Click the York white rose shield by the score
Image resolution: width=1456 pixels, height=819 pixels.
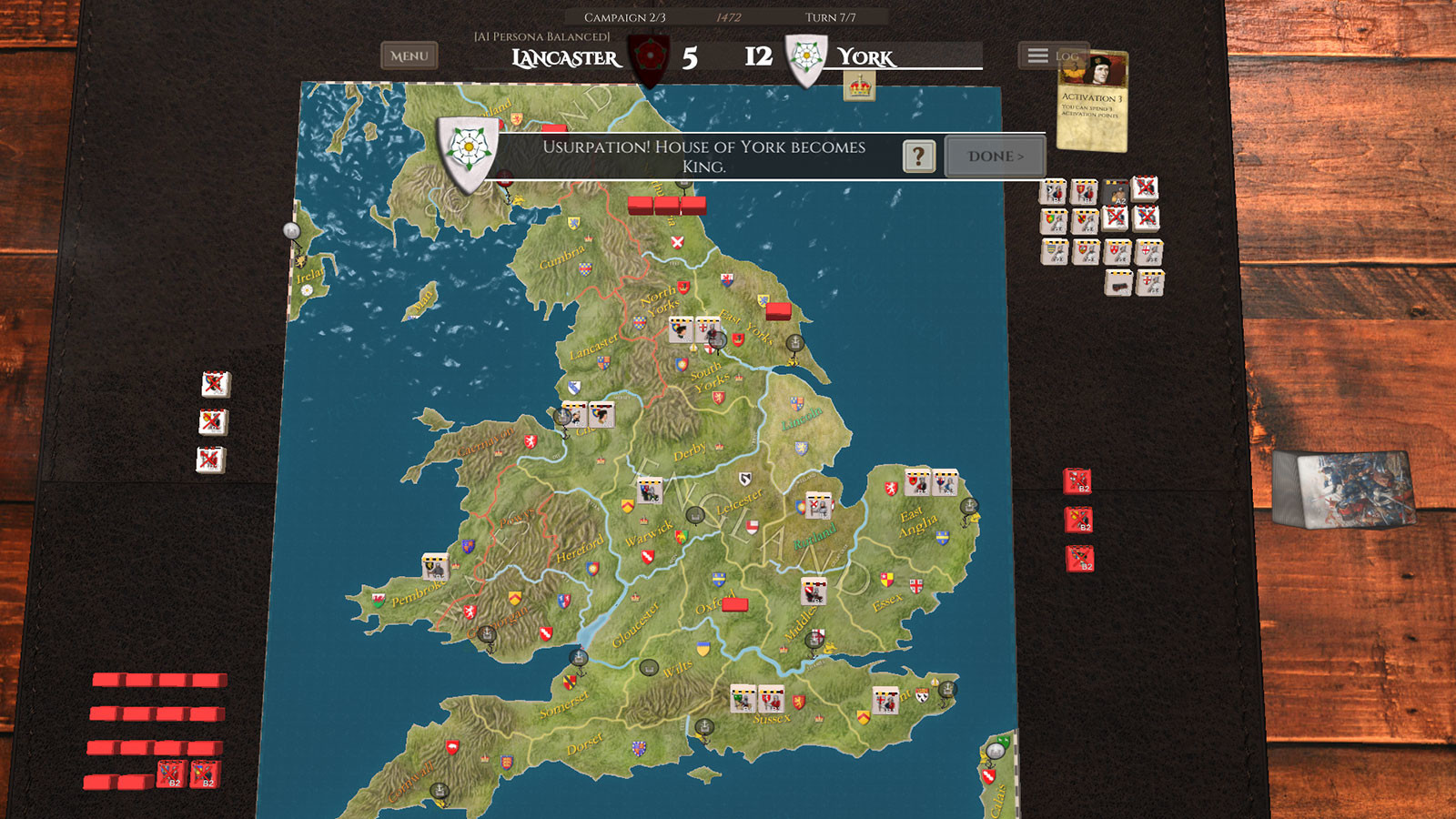806,58
